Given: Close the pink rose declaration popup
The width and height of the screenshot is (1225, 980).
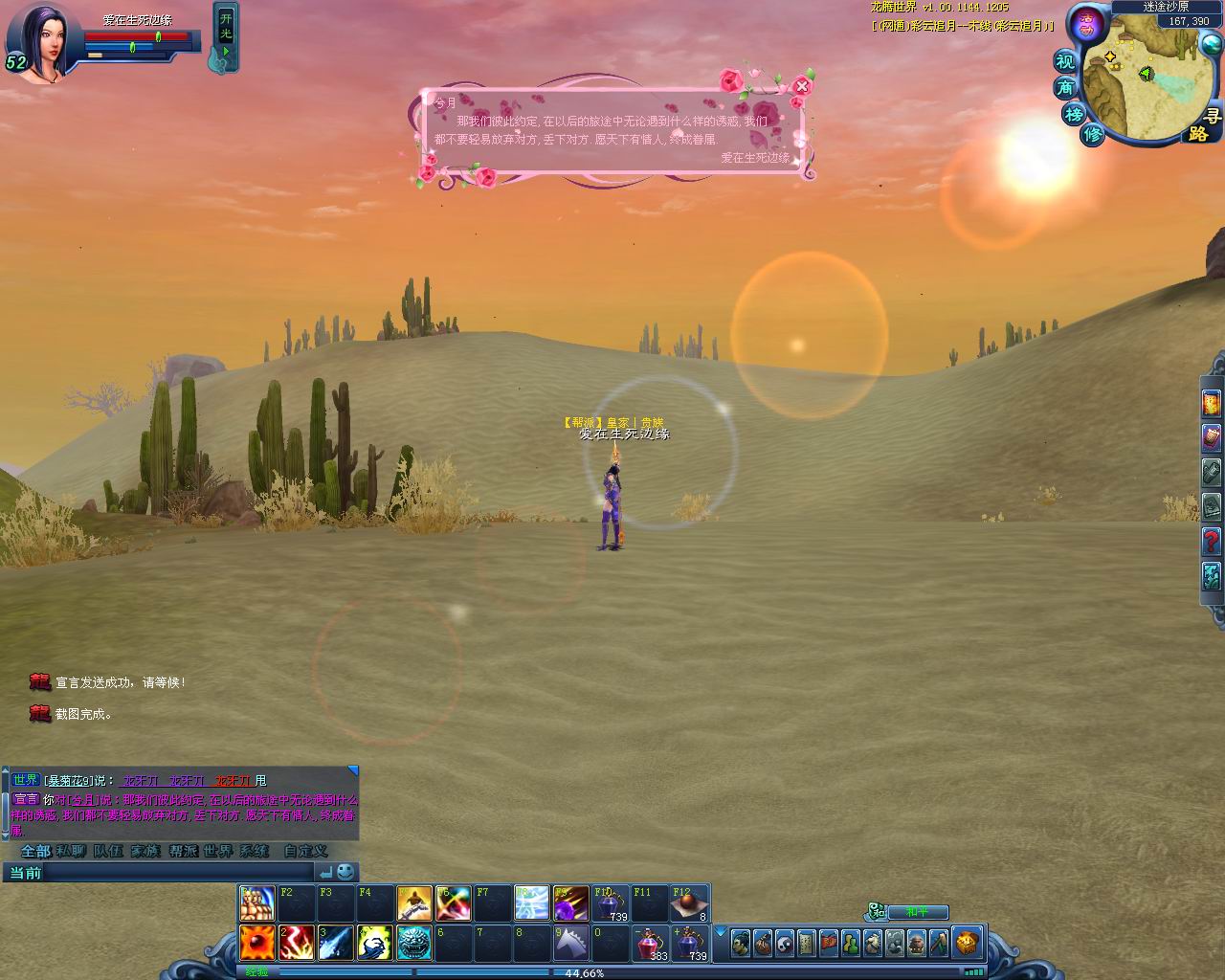Looking at the screenshot, I should point(802,86).
